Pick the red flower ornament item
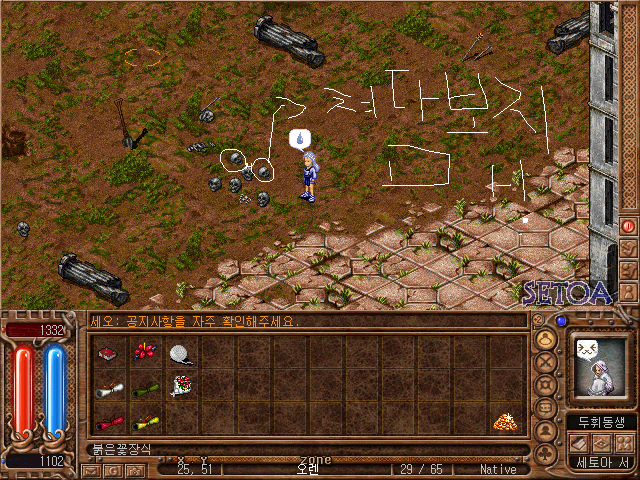 pos(147,354)
